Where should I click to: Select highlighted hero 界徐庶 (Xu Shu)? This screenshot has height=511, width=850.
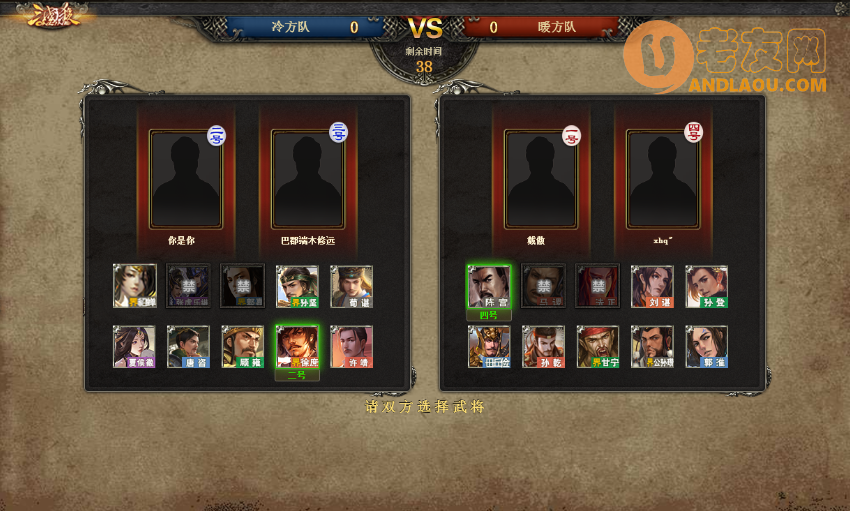click(297, 346)
